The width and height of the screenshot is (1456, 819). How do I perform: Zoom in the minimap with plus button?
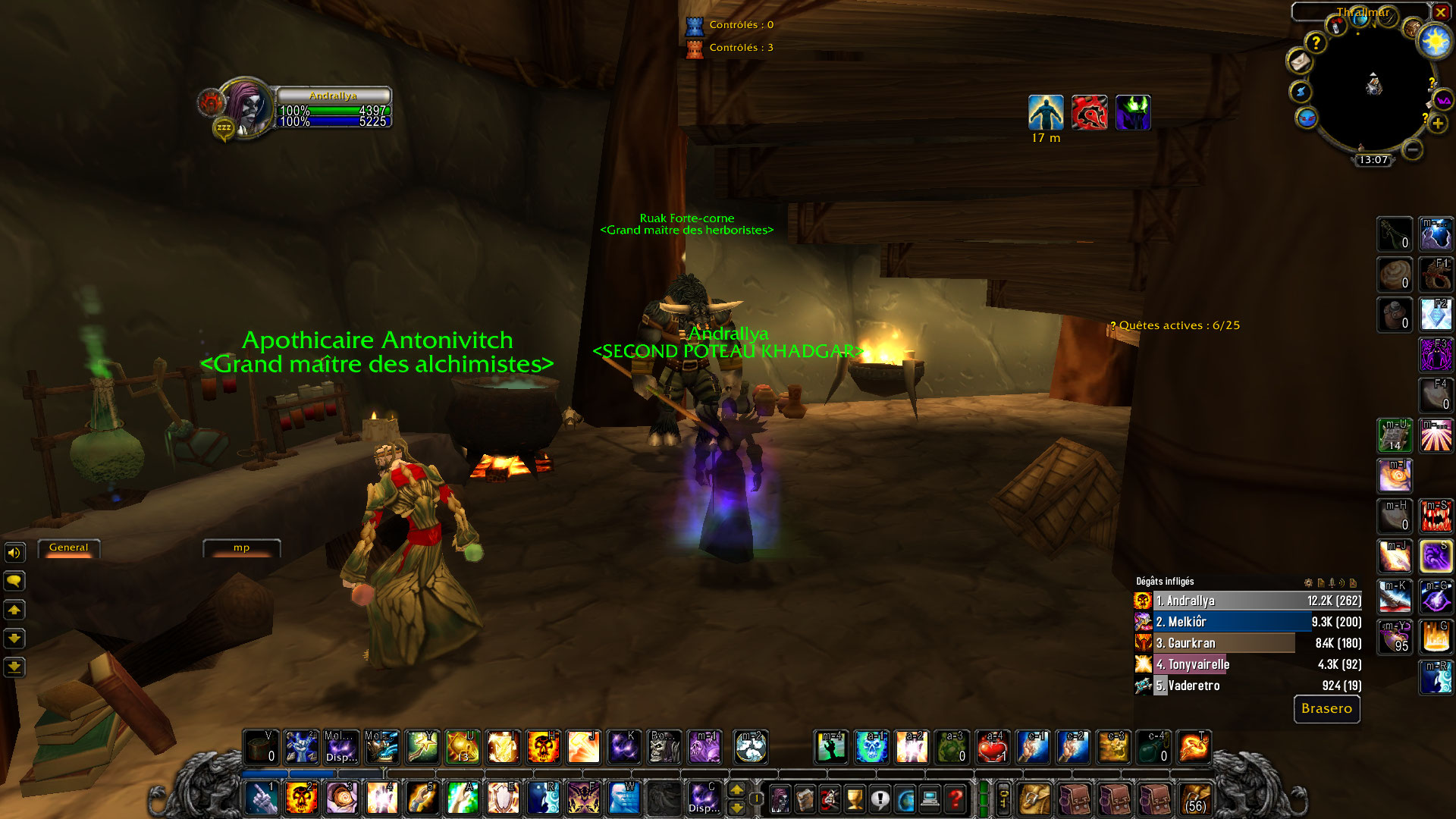[x=1437, y=123]
